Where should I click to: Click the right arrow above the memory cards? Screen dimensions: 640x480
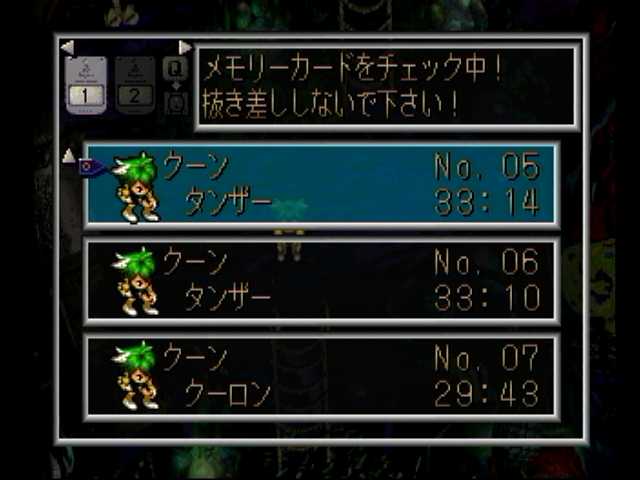click(x=185, y=47)
